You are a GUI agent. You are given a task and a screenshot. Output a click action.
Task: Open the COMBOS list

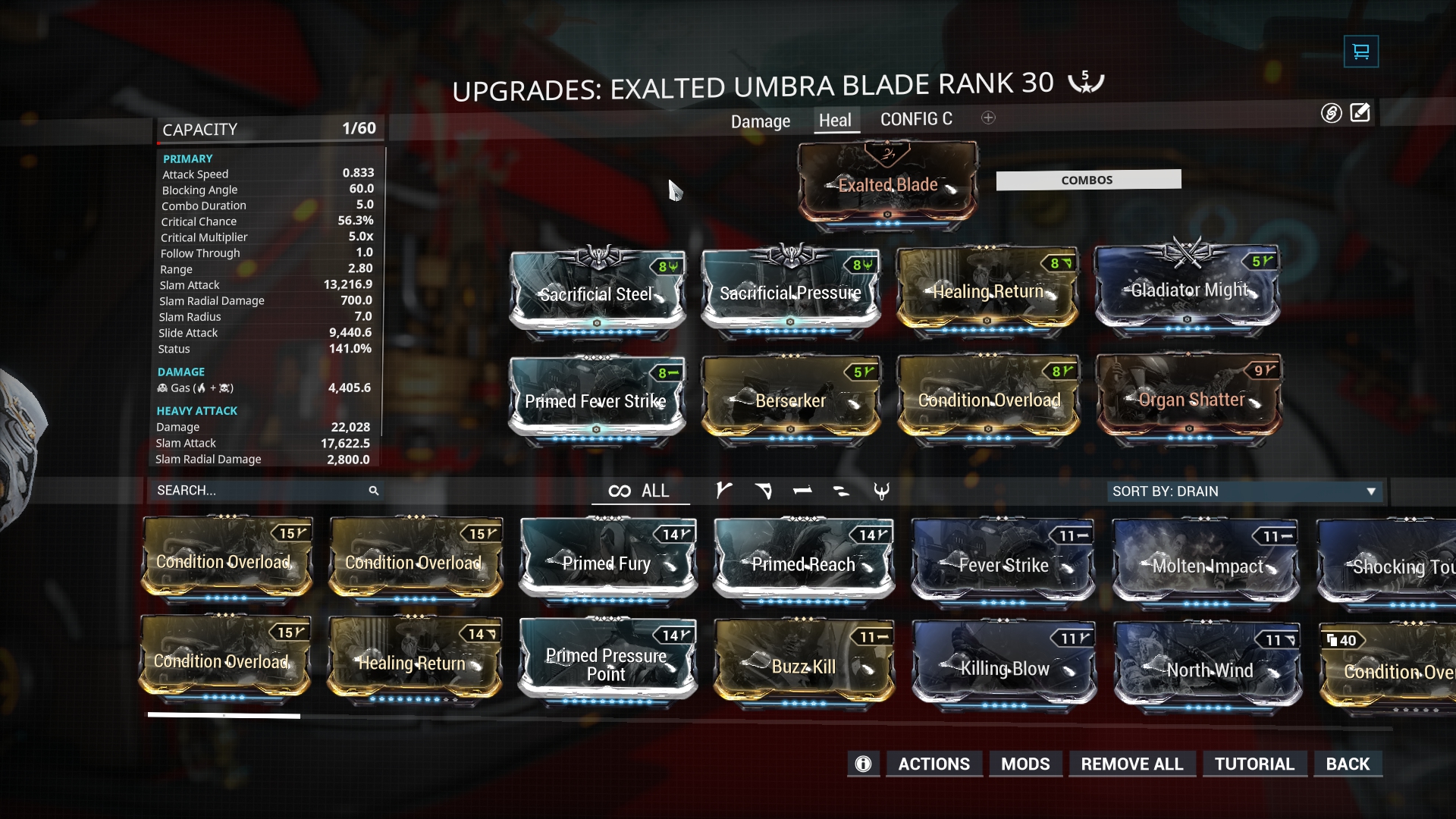[1087, 180]
